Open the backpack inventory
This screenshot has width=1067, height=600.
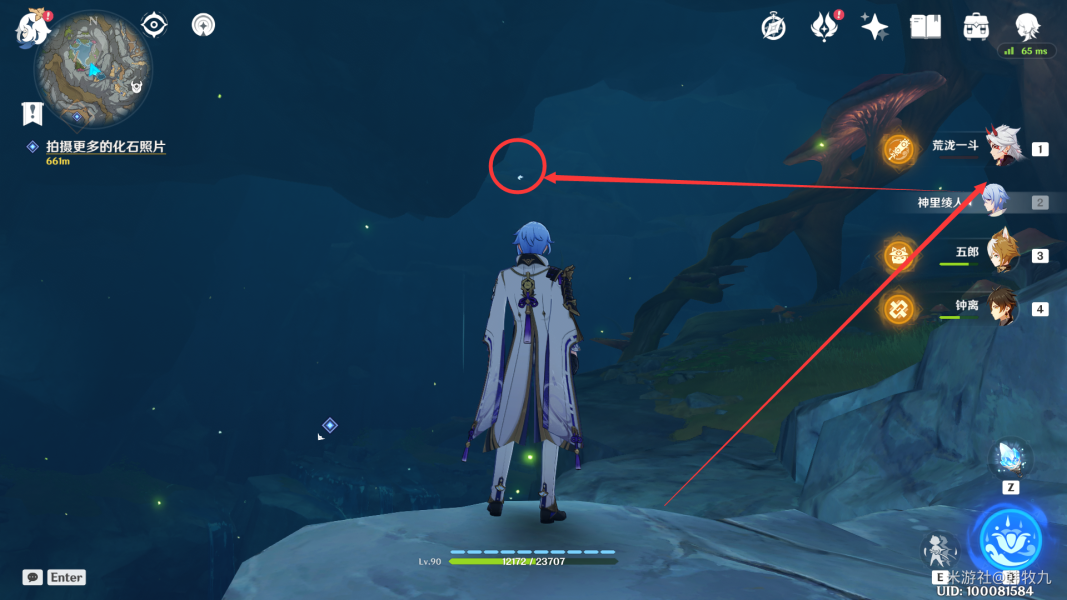pyautogui.click(x=976, y=27)
